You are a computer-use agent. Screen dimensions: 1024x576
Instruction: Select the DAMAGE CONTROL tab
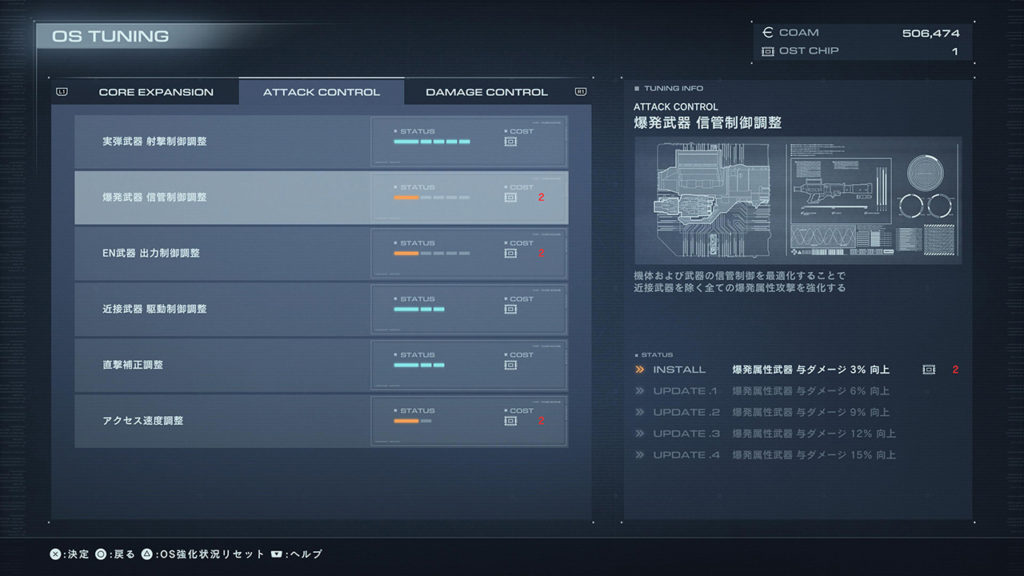[487, 92]
